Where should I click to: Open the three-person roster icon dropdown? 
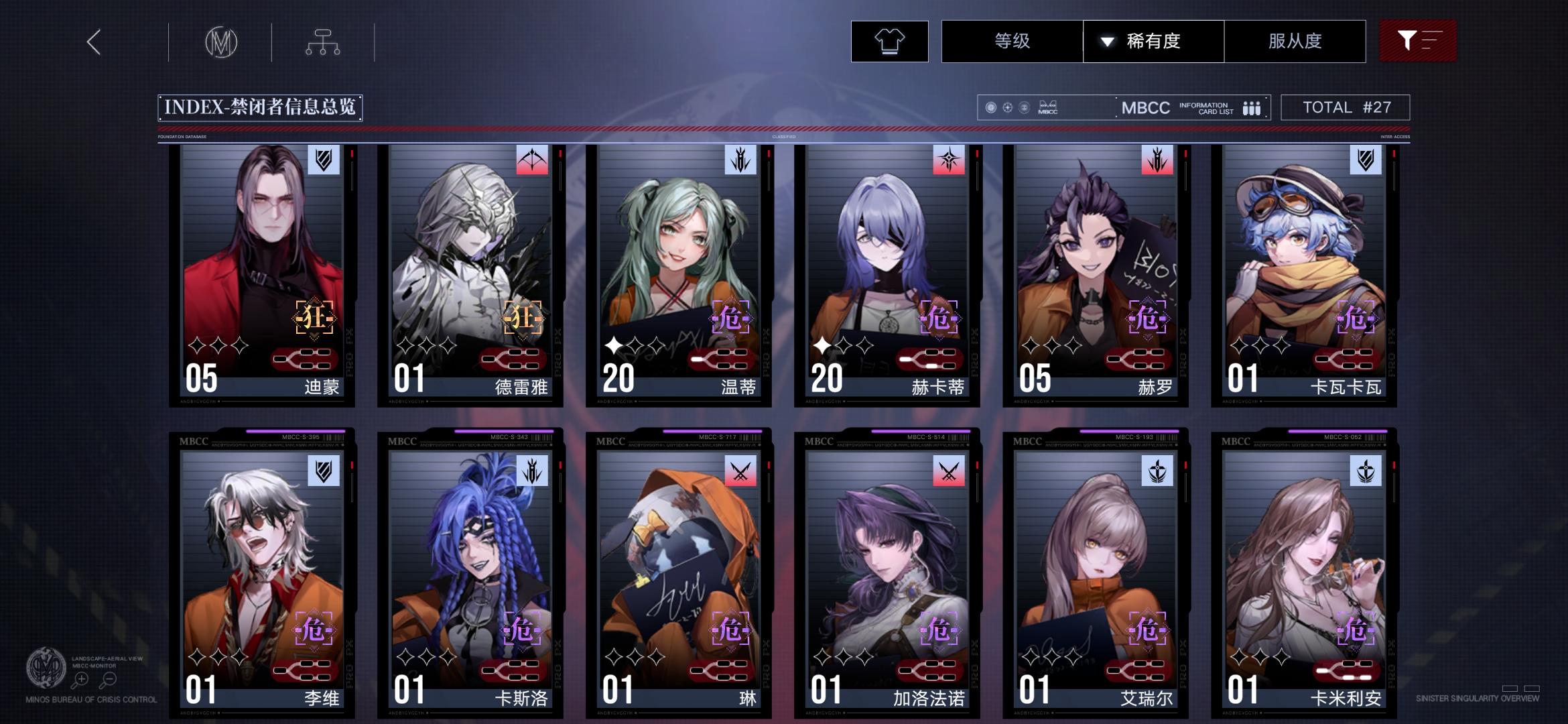coord(1250,107)
